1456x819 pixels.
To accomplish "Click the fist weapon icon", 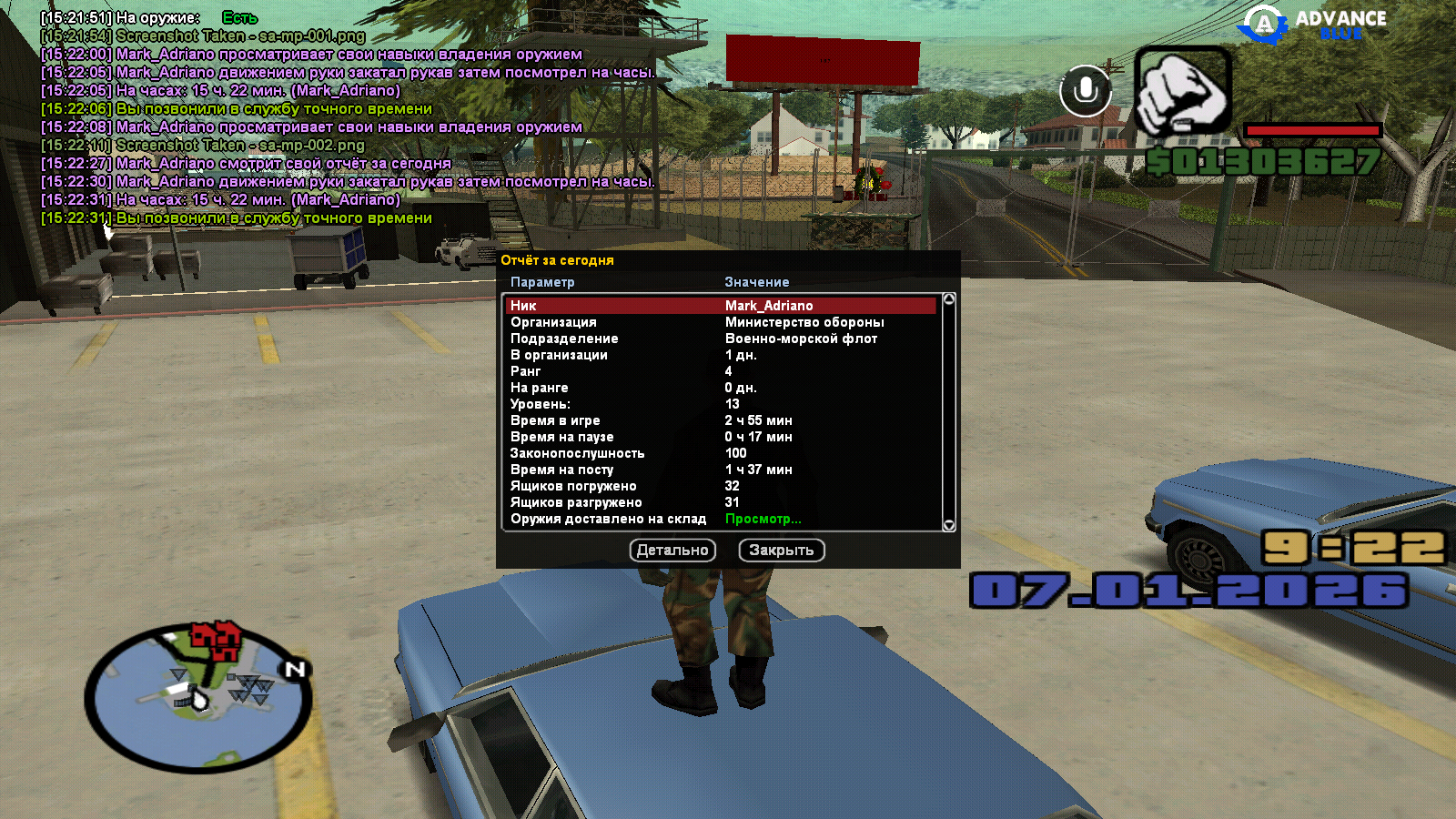I will coord(1183,92).
